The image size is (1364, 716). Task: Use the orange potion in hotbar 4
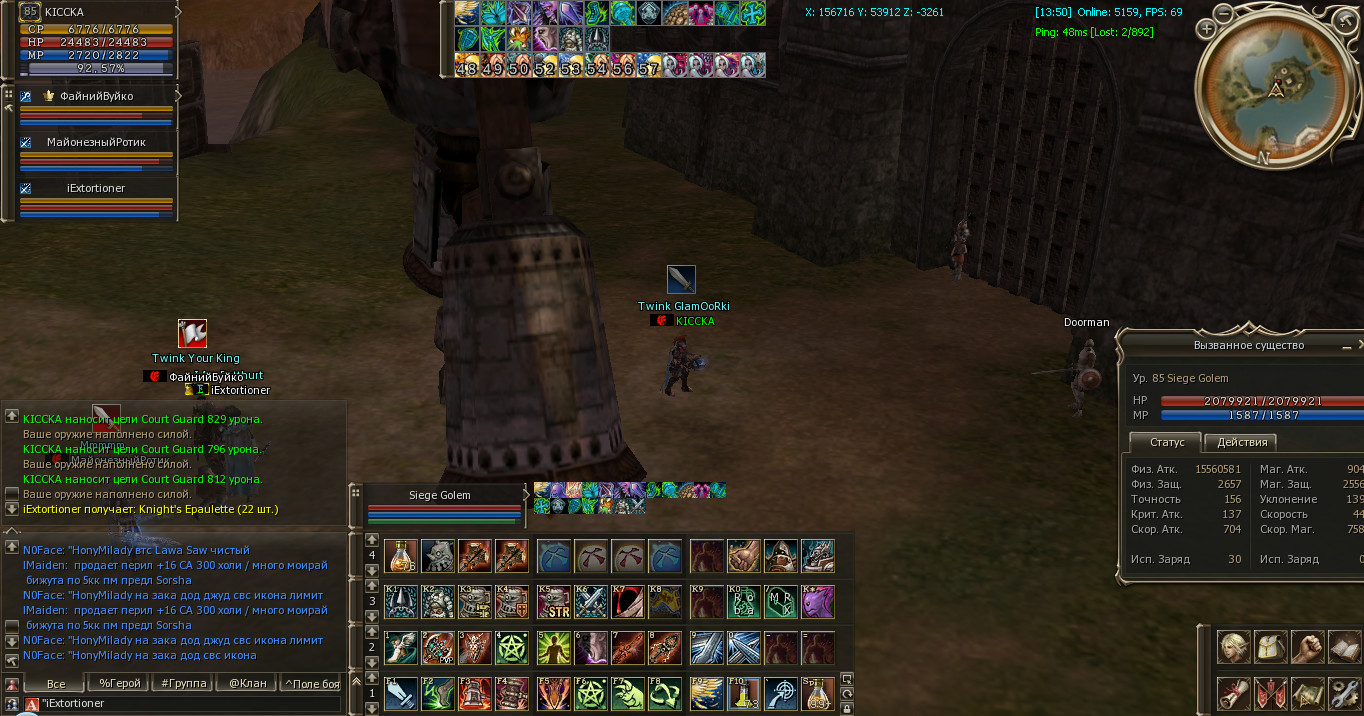[401, 556]
